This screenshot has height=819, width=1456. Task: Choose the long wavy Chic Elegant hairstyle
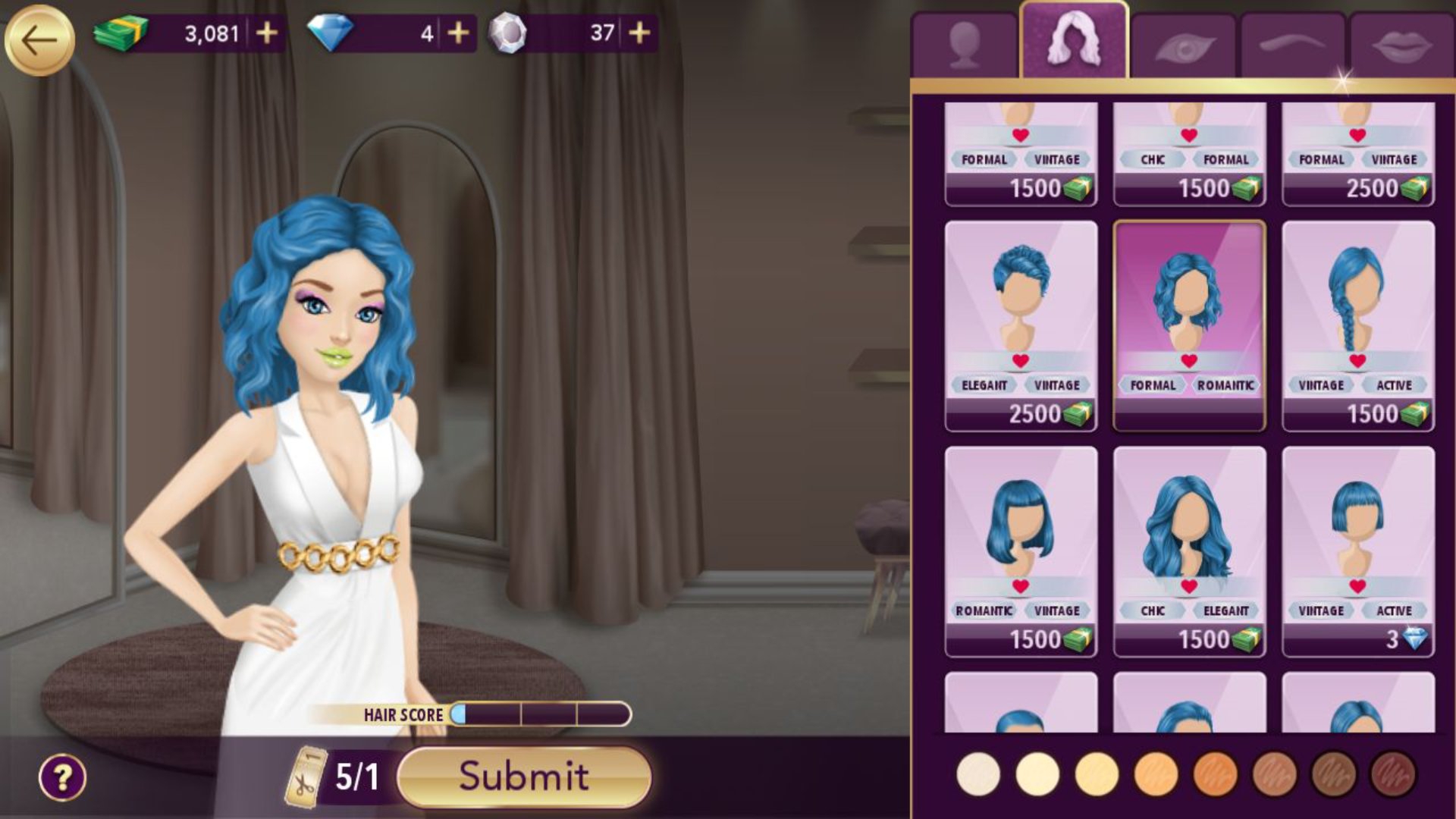pos(1189,551)
